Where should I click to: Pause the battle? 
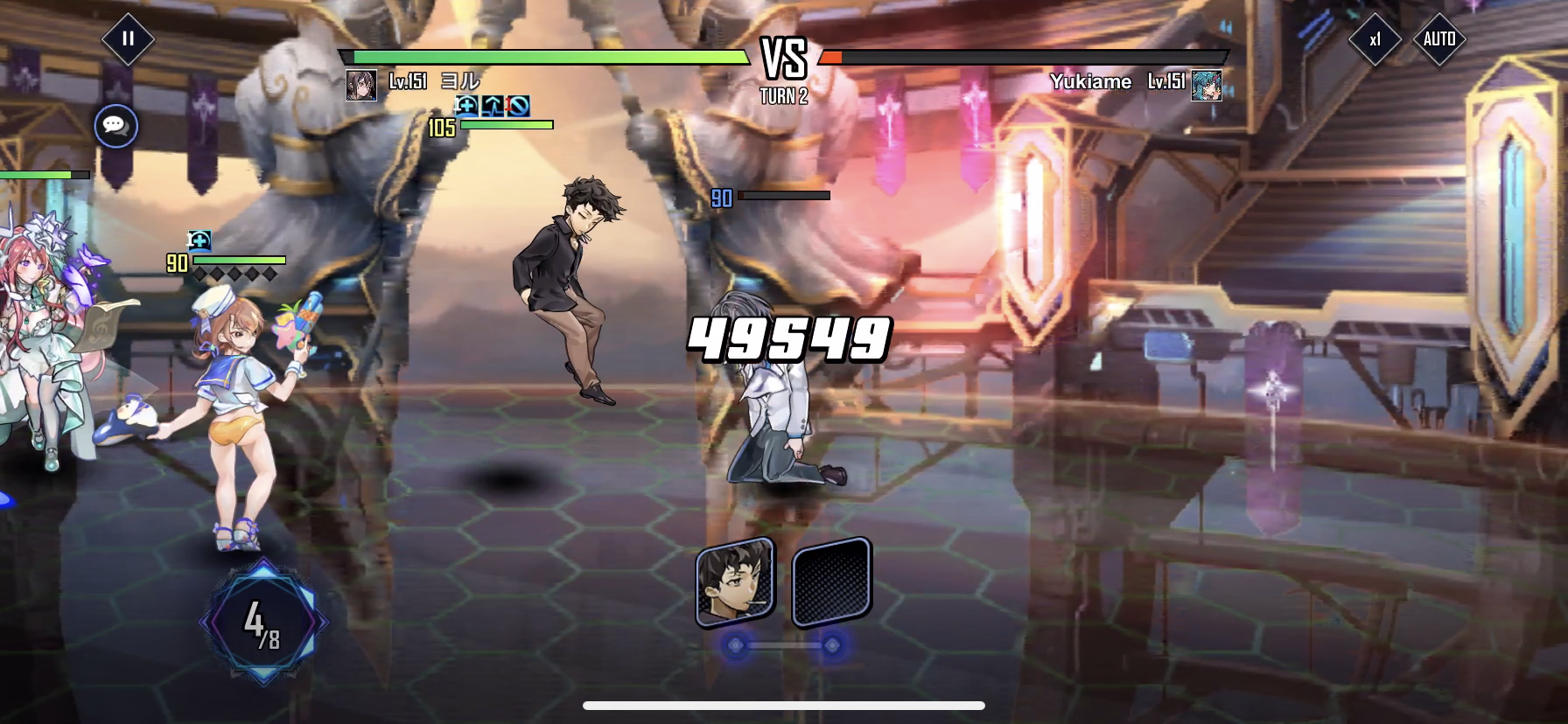[x=128, y=38]
